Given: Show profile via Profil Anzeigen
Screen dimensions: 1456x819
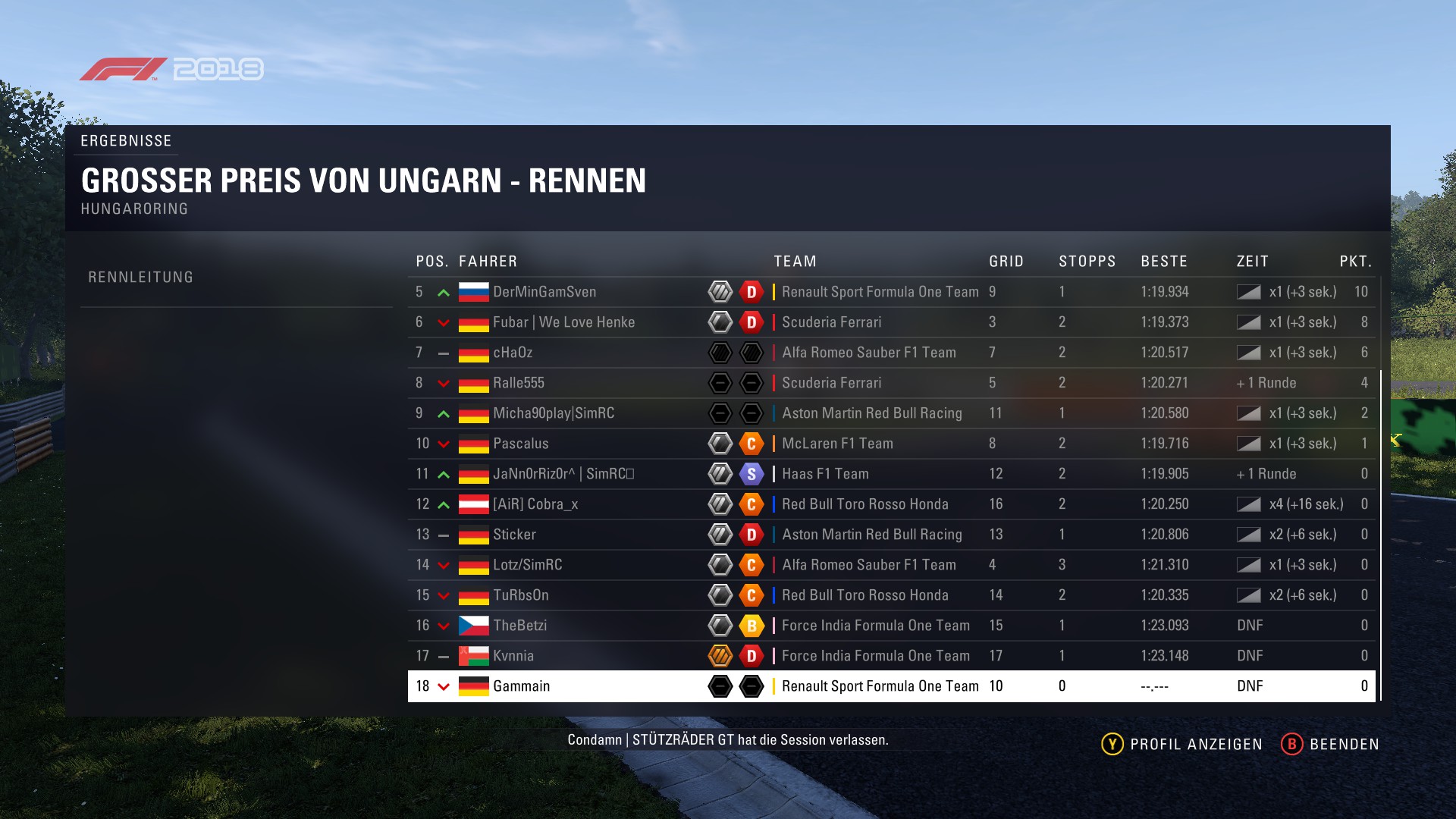Looking at the screenshot, I should pos(1182,744).
